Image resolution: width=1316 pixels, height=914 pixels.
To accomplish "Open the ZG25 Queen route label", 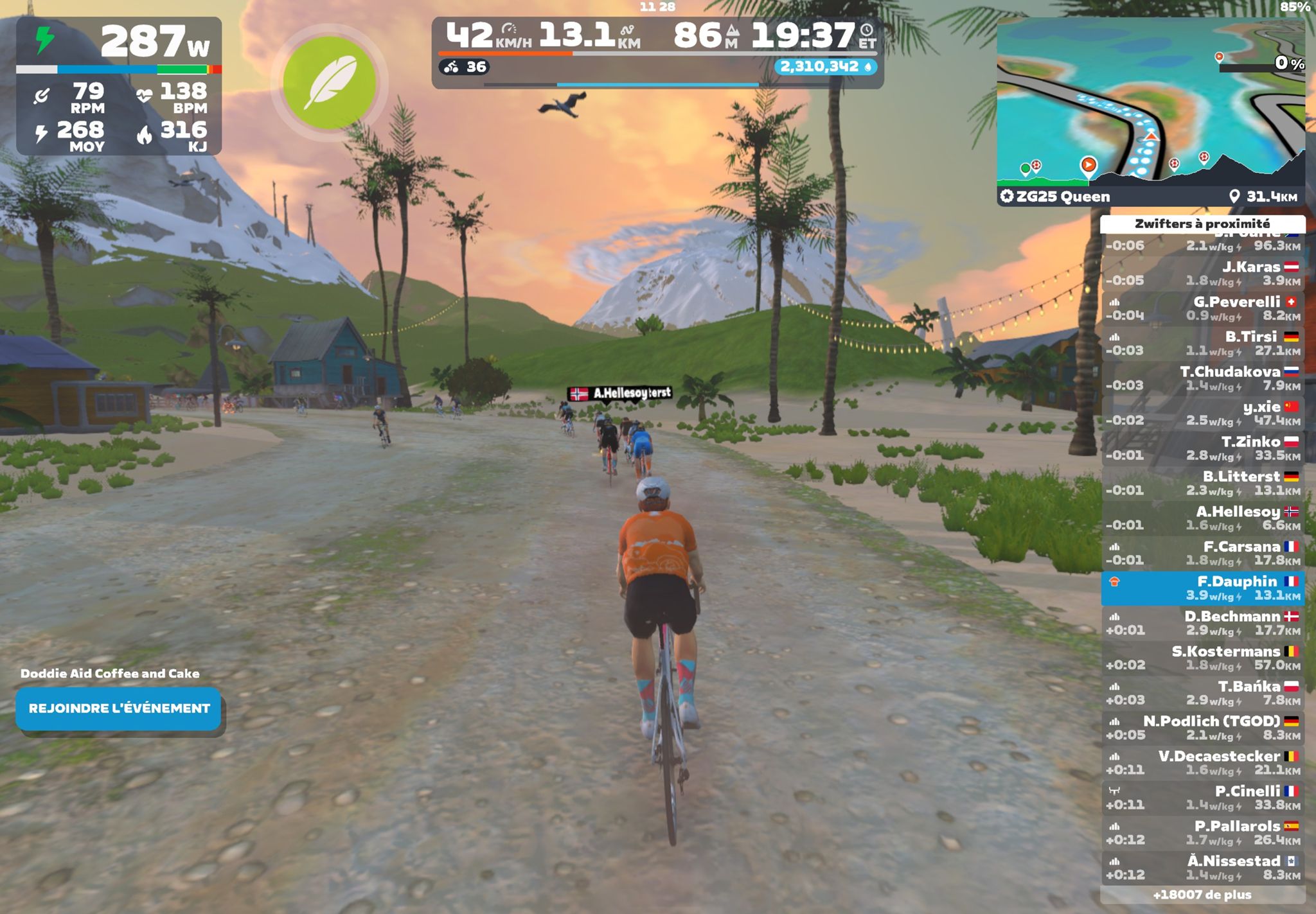I will [1063, 197].
